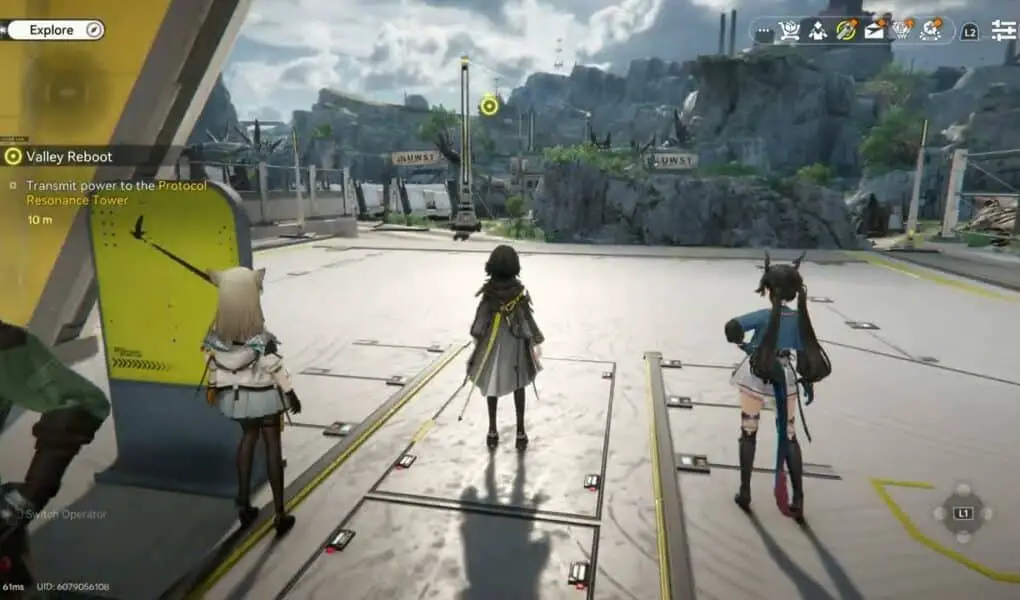Image resolution: width=1020 pixels, height=600 pixels.
Task: Open the shopping cart store icon
Action: [789, 31]
